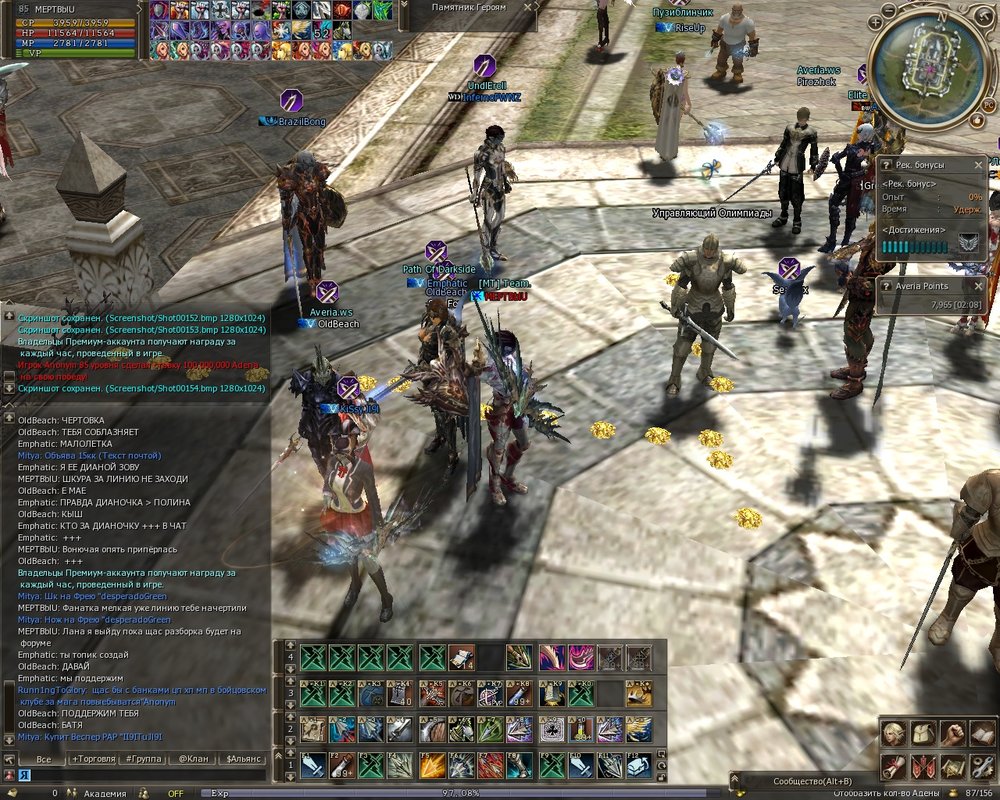
Task: Open the character status elf portrait icon
Action: pos(892,733)
